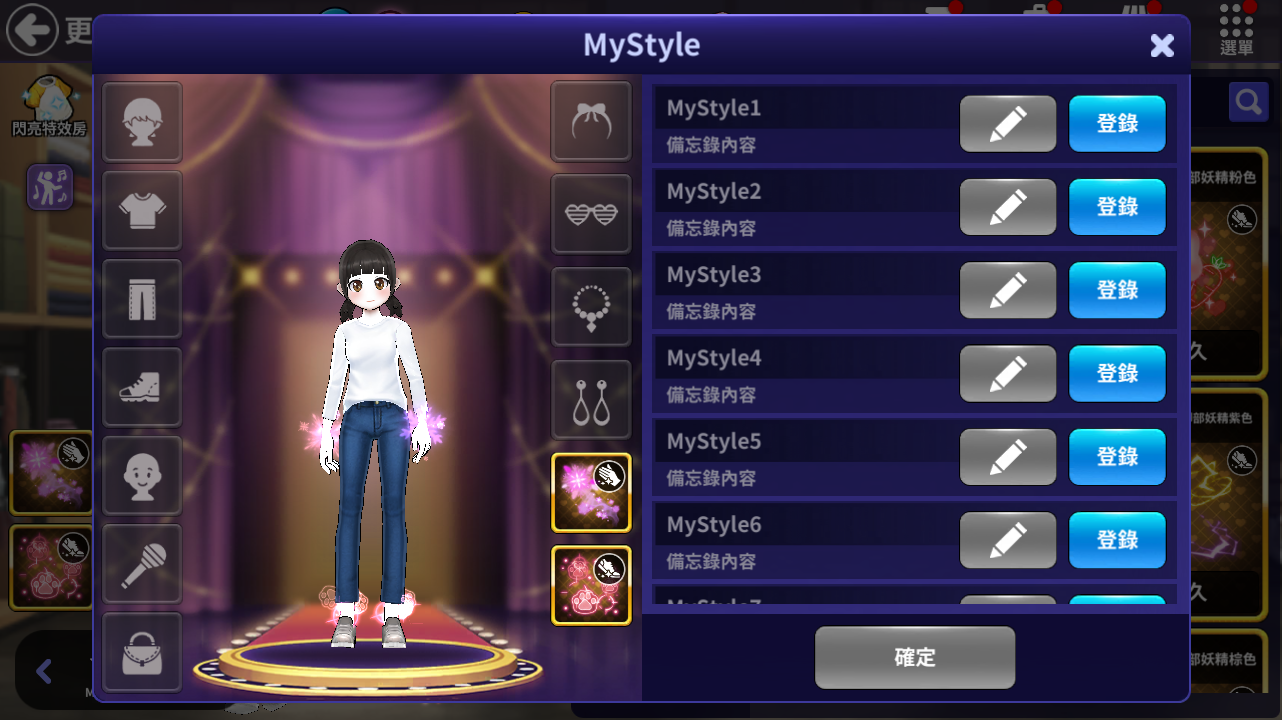
Task: Select the shoes slot
Action: pos(142,386)
